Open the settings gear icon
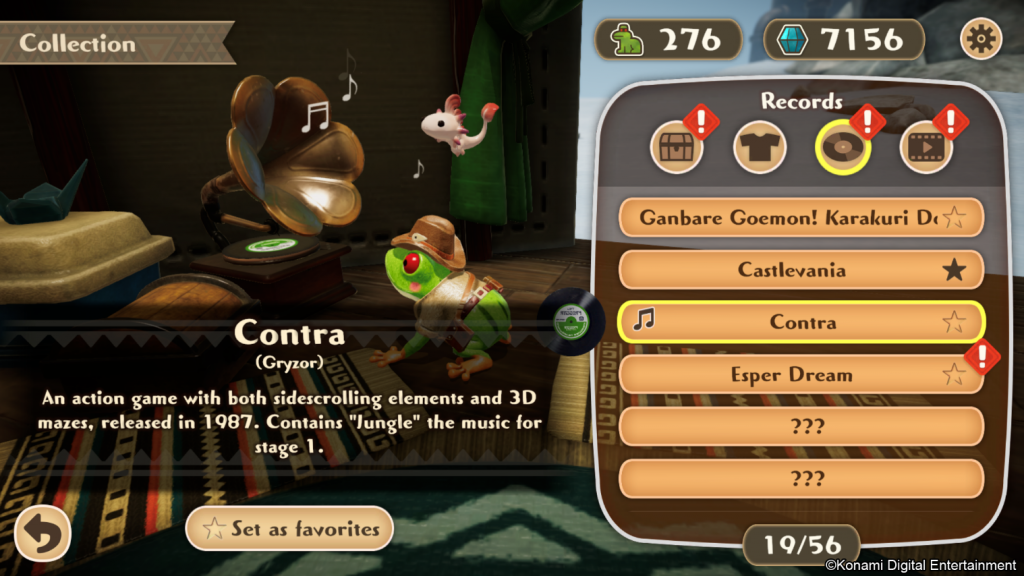The image size is (1024, 576). coord(981,39)
